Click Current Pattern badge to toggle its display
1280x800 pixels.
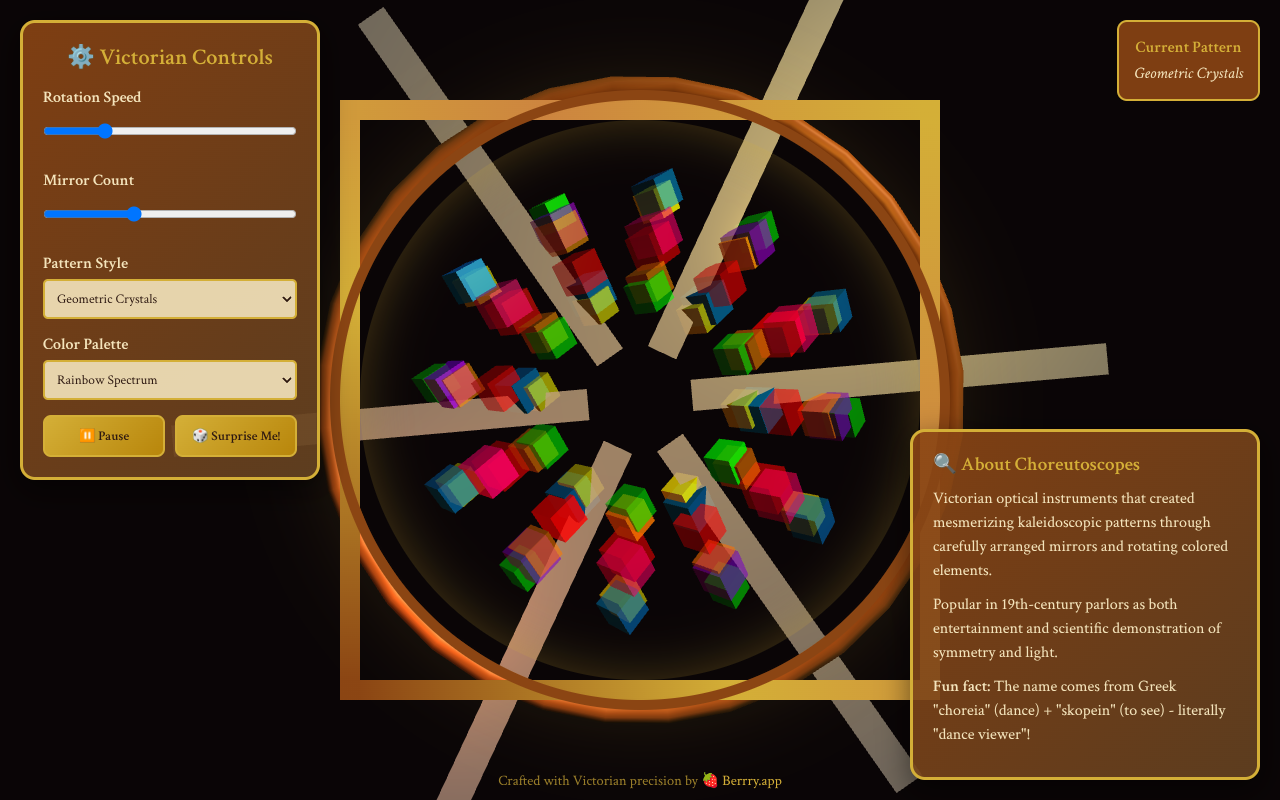1188,60
